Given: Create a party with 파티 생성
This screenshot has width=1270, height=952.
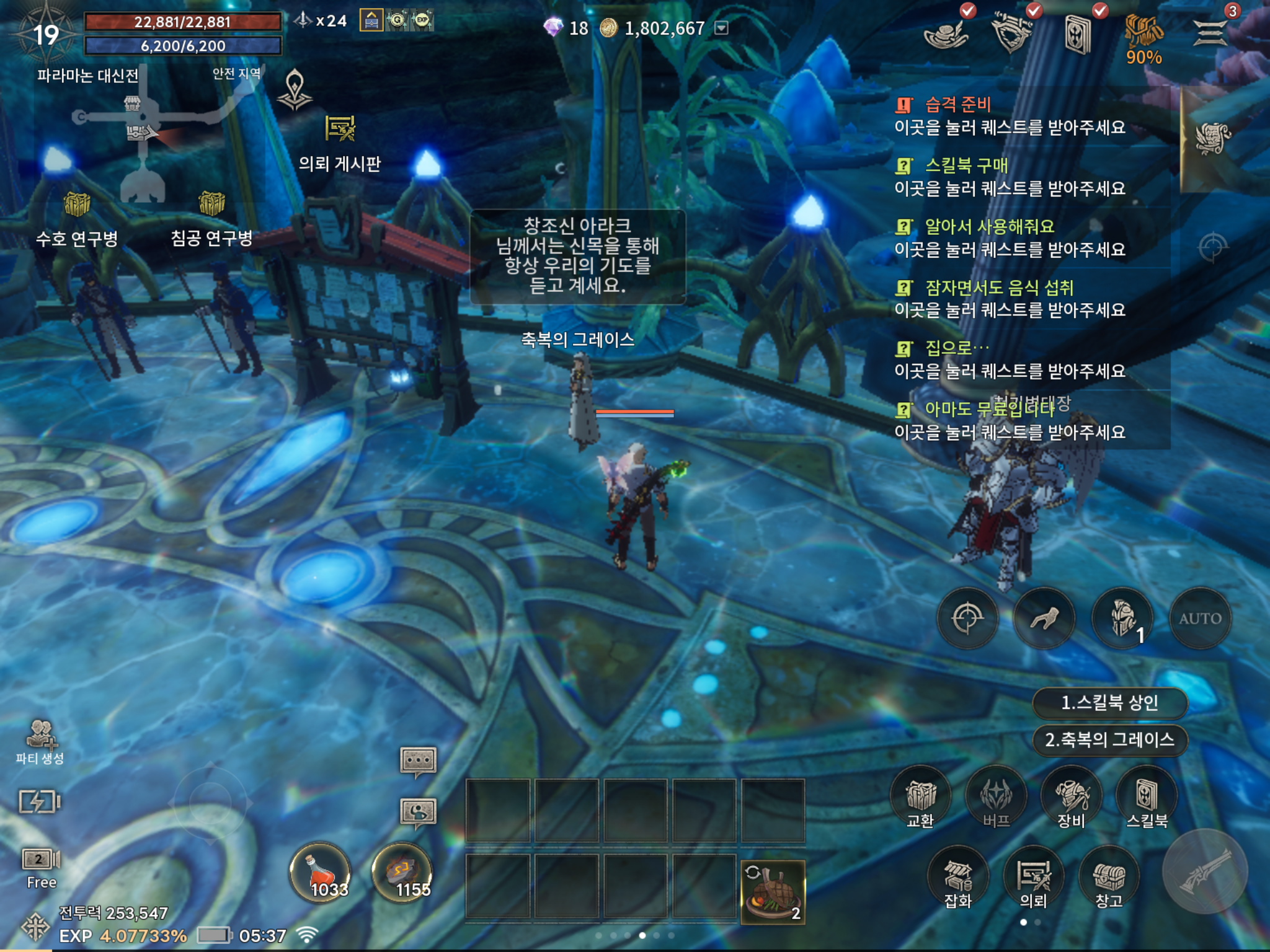Looking at the screenshot, I should (x=40, y=741).
